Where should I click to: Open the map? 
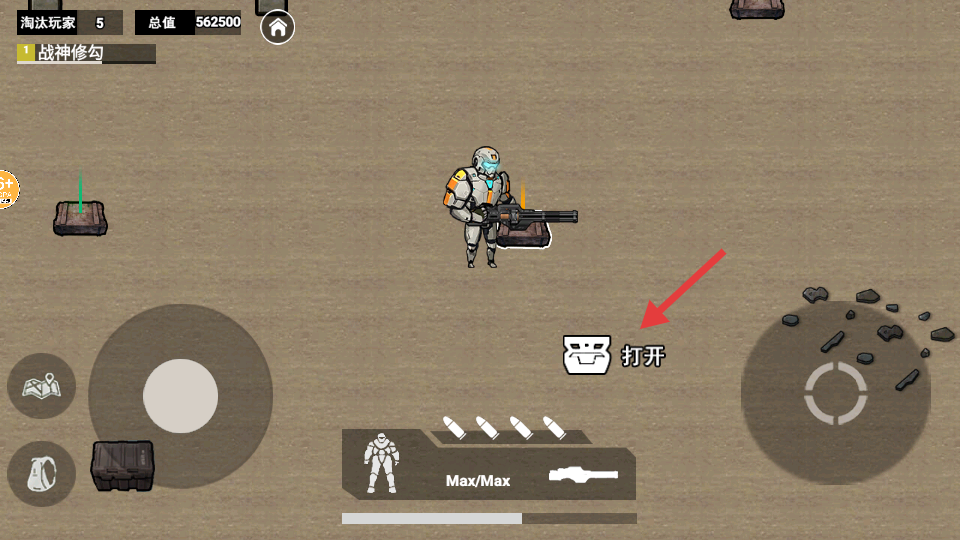(x=42, y=385)
